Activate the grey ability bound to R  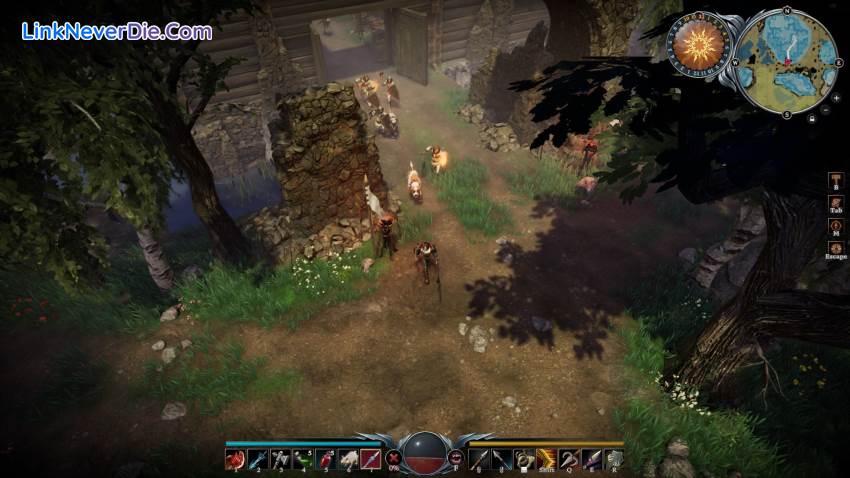(x=613, y=459)
